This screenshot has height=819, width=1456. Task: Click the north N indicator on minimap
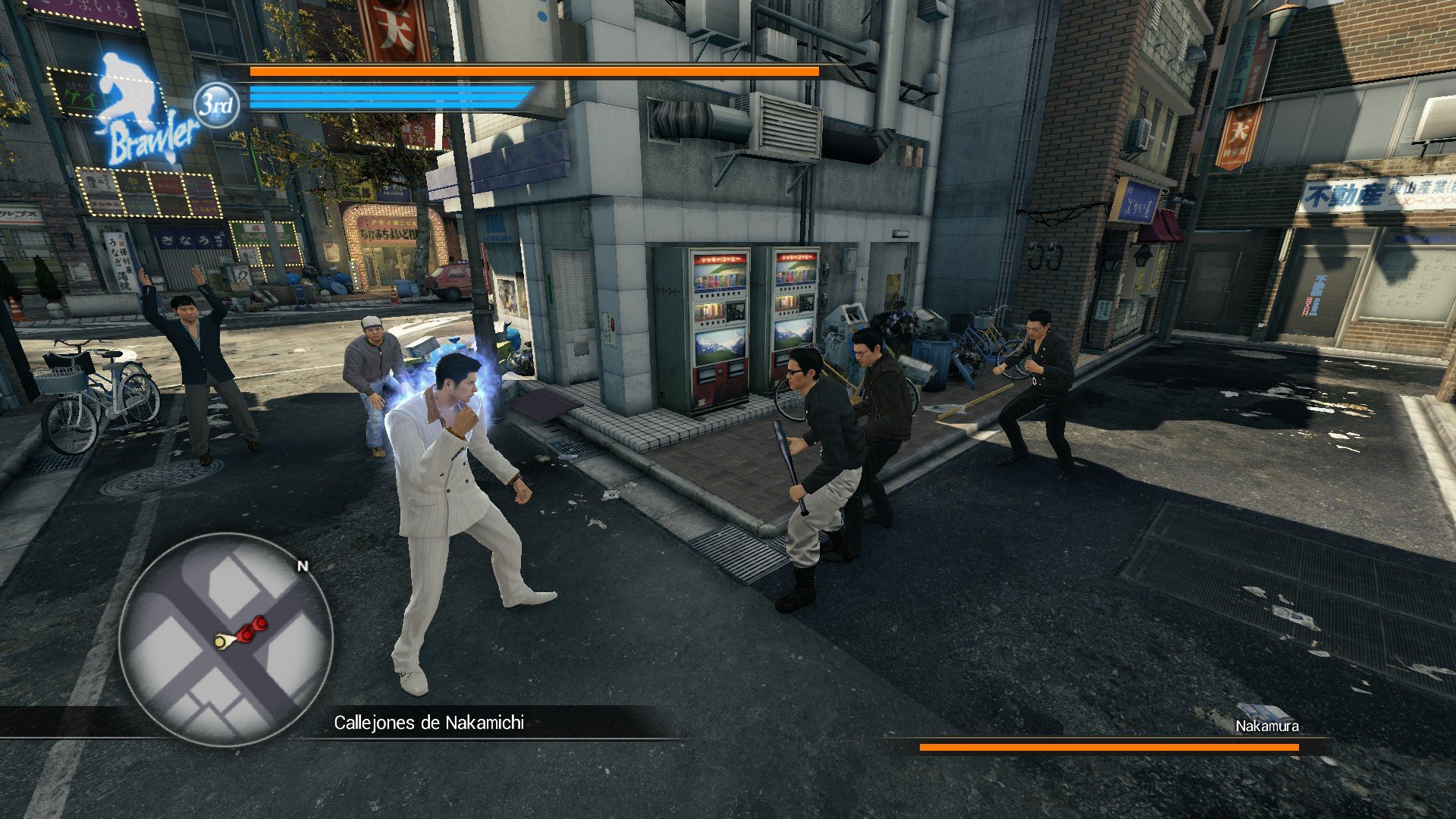click(303, 566)
